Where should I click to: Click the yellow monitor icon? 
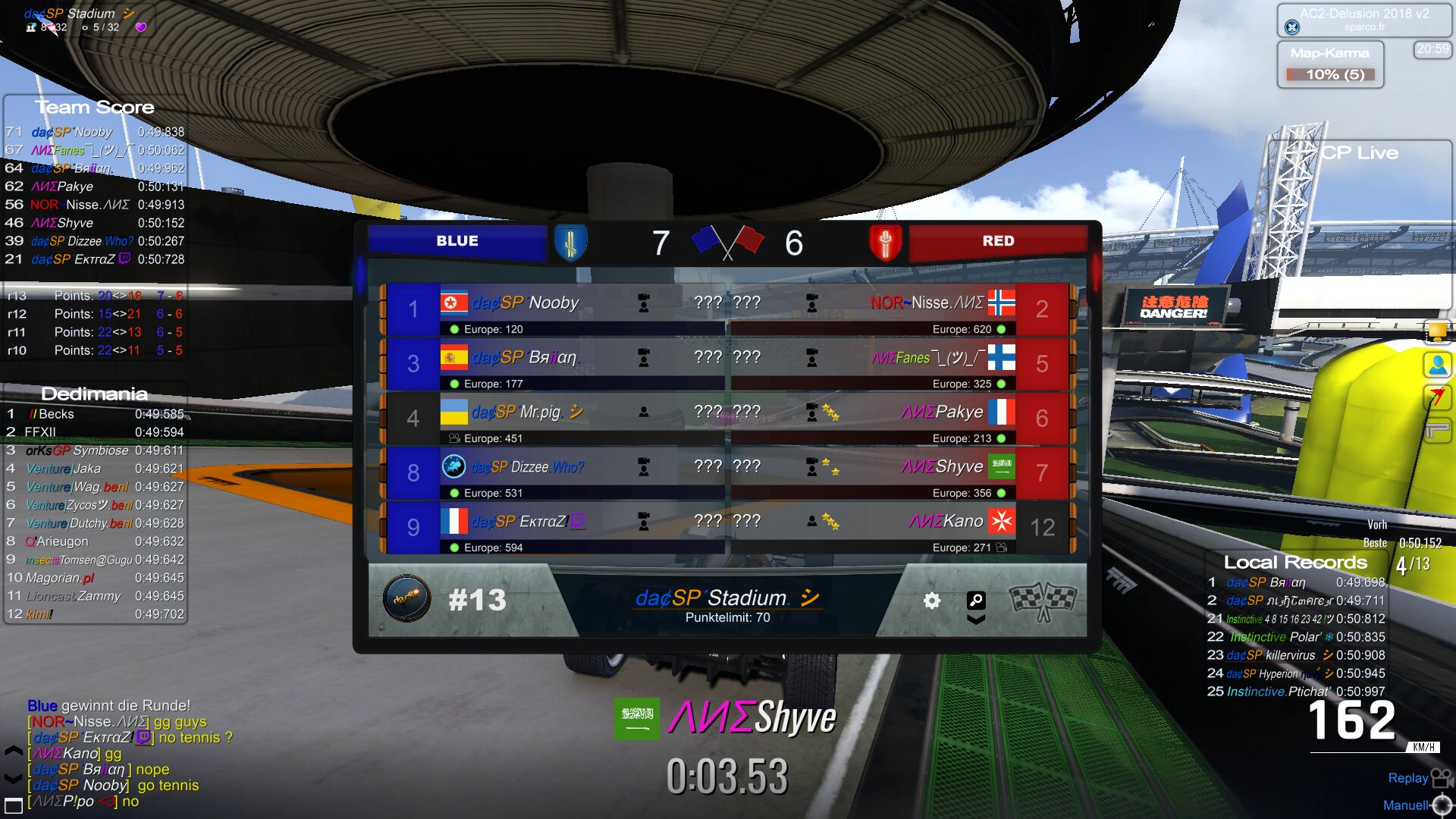tap(1437, 331)
